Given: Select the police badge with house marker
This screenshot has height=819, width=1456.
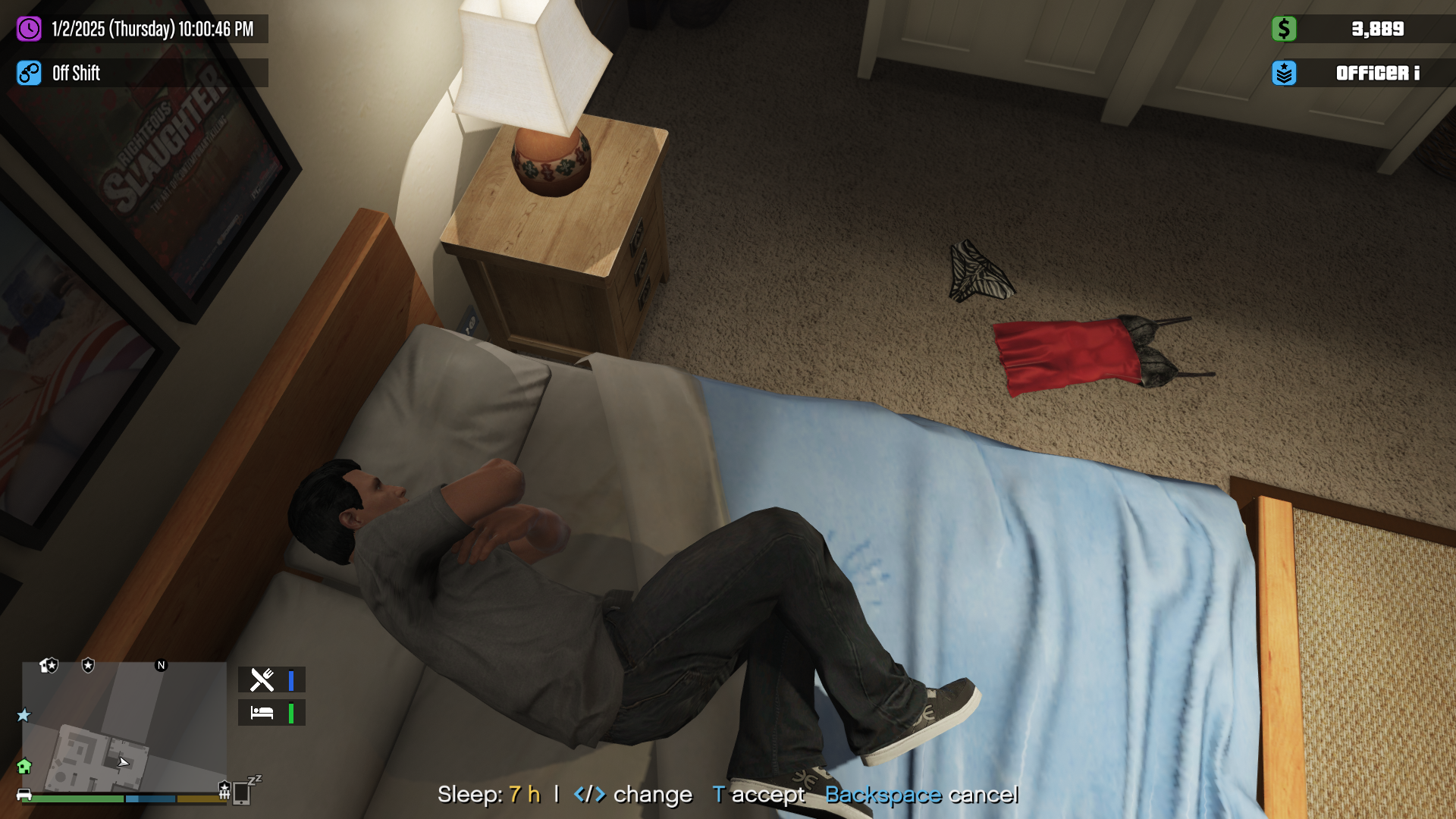Looking at the screenshot, I should click(x=49, y=666).
